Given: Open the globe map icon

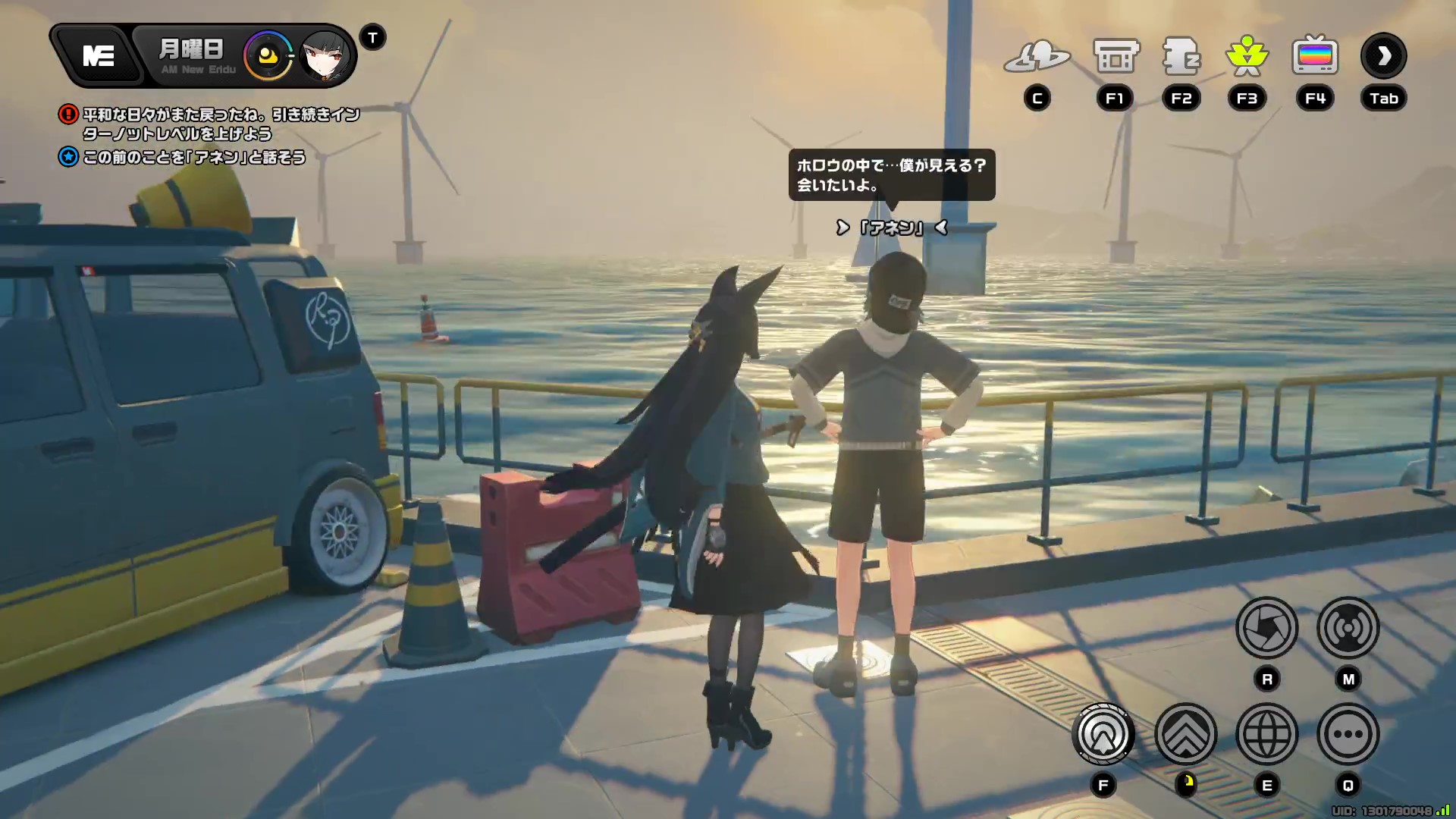Looking at the screenshot, I should [1266, 734].
